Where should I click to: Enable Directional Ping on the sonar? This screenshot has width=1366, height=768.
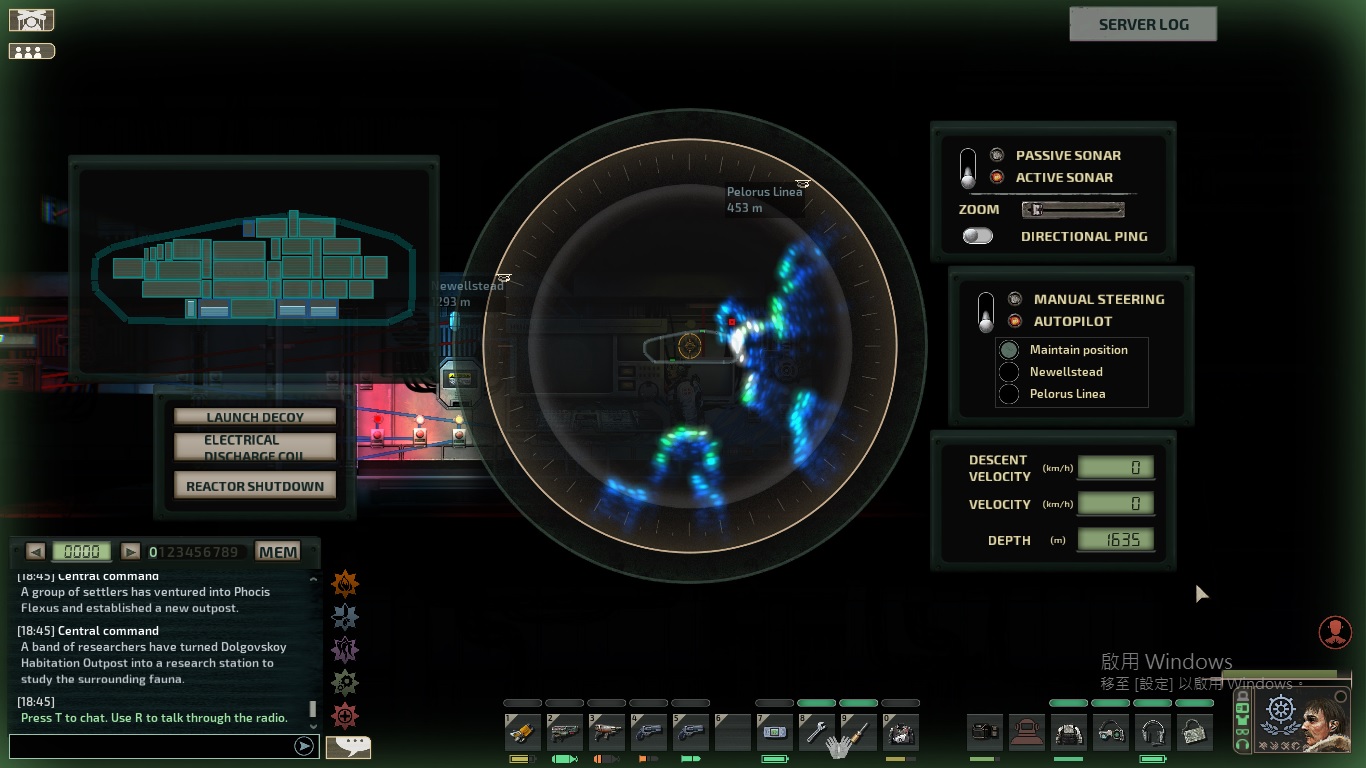977,235
